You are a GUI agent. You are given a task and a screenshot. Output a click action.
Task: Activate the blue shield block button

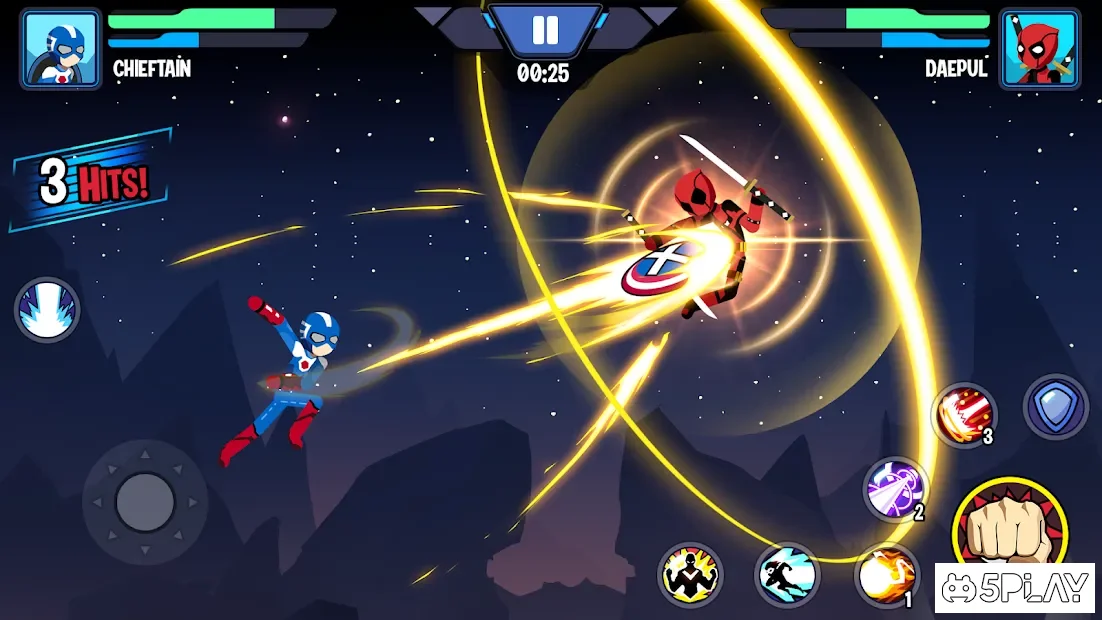pos(1055,407)
